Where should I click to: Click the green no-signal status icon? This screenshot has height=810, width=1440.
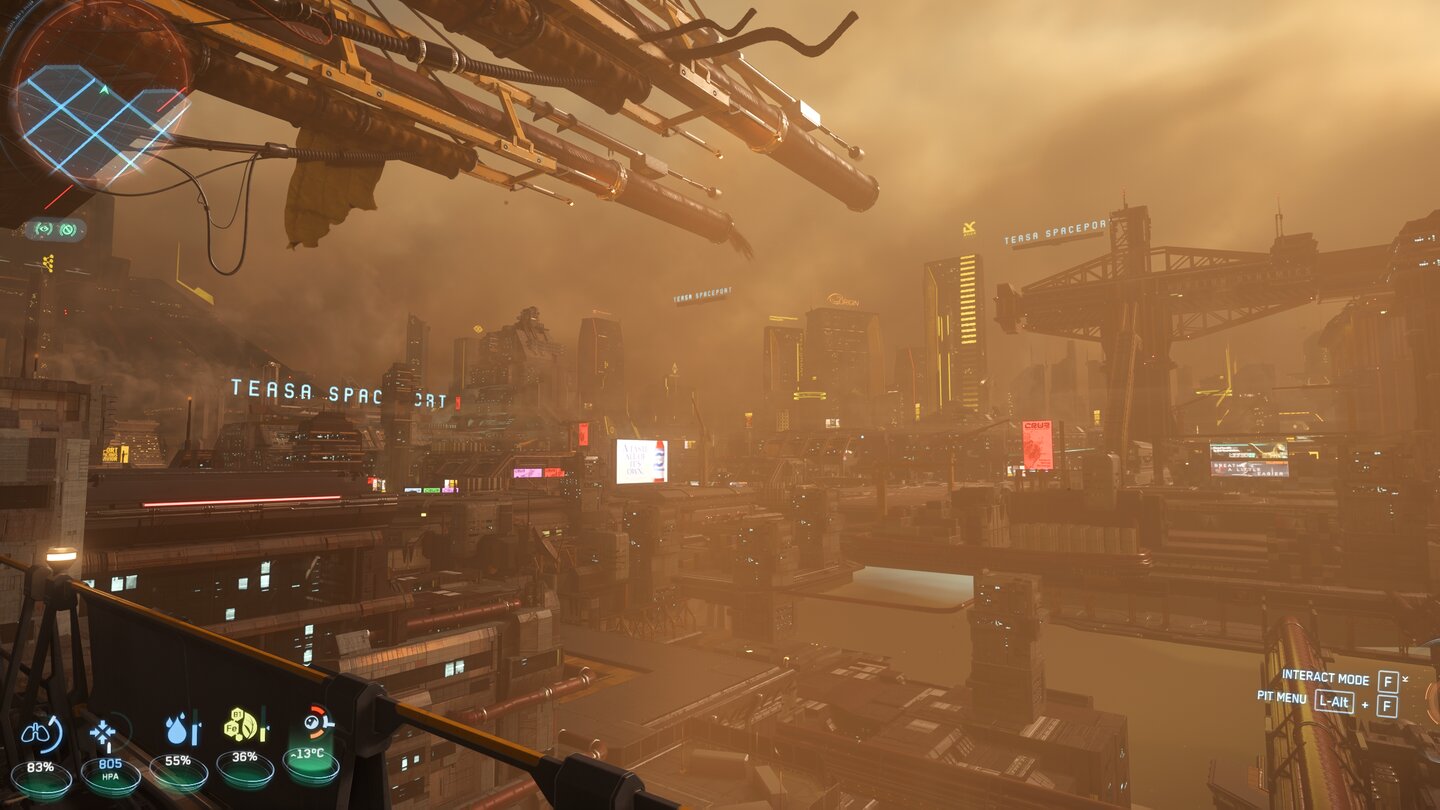(67, 231)
